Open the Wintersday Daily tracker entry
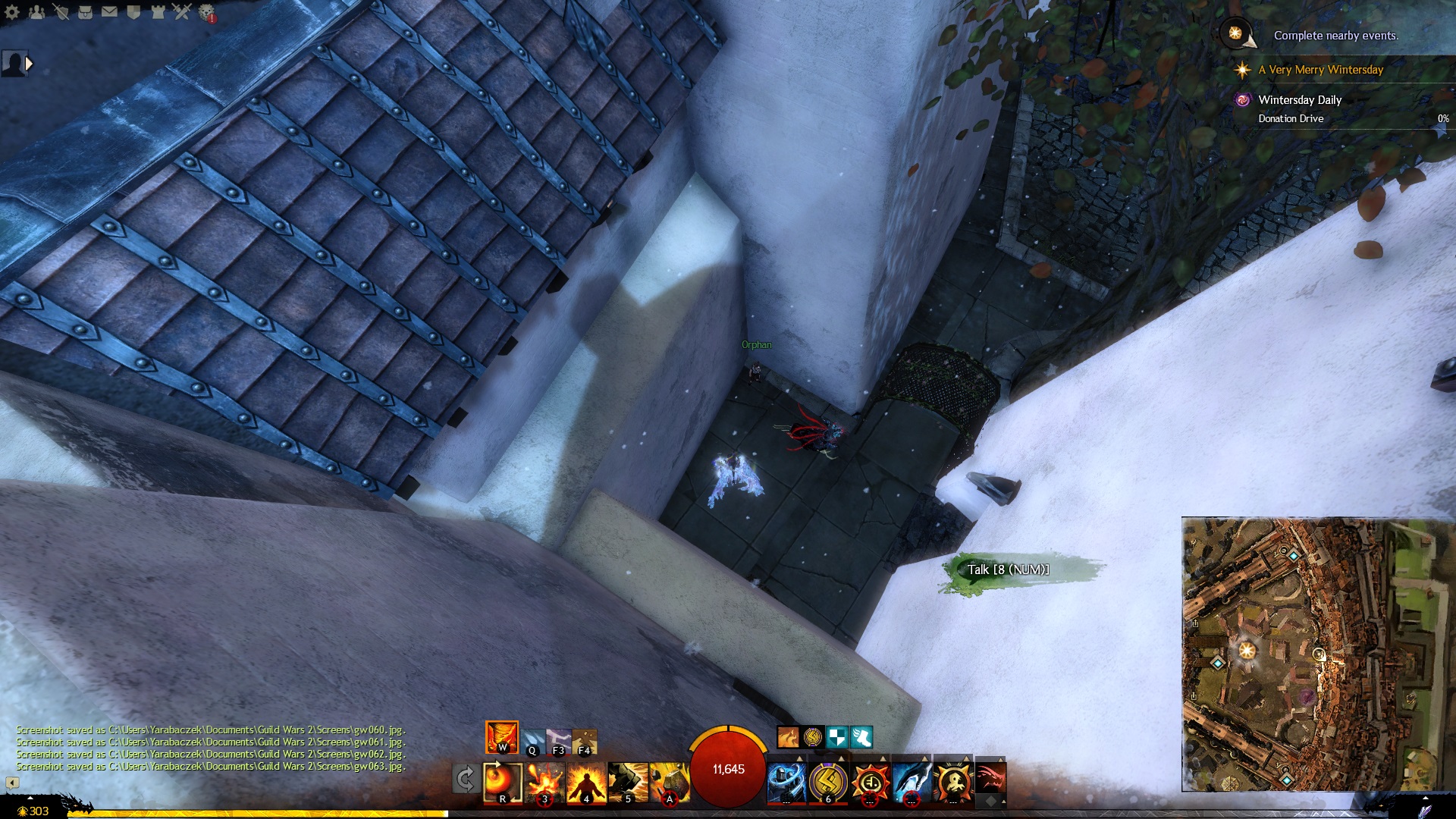Image resolution: width=1456 pixels, height=819 pixels. (x=1300, y=100)
